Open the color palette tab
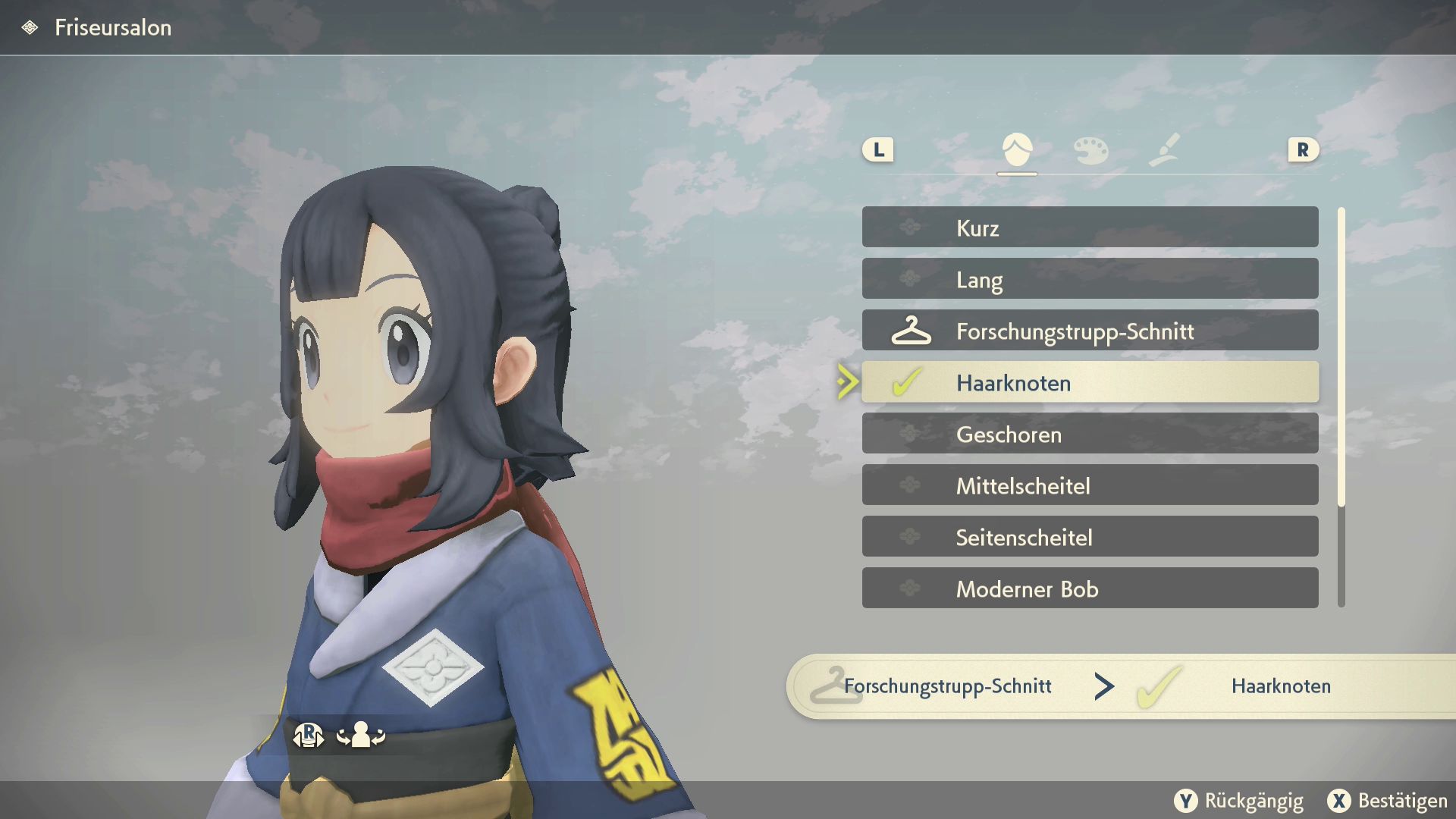The width and height of the screenshot is (1456, 819). 1090,149
